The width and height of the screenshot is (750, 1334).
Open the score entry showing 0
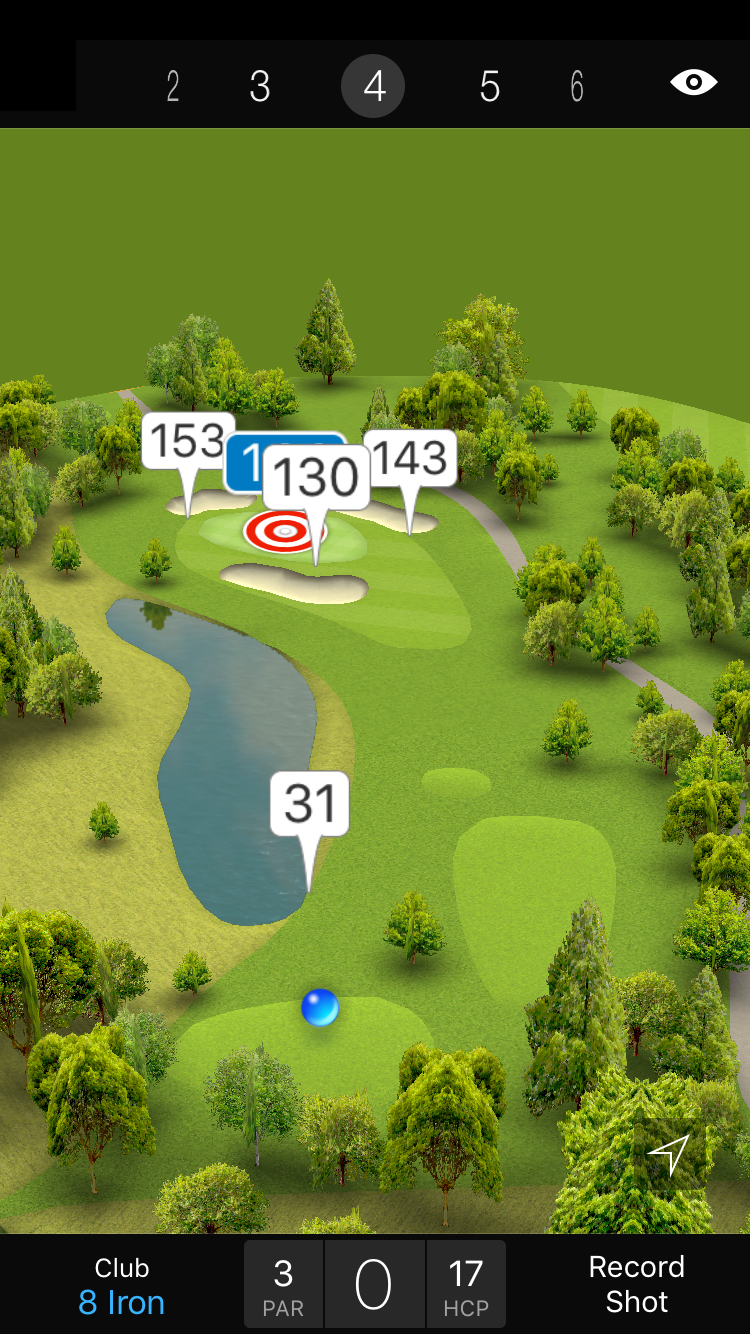pos(374,1285)
